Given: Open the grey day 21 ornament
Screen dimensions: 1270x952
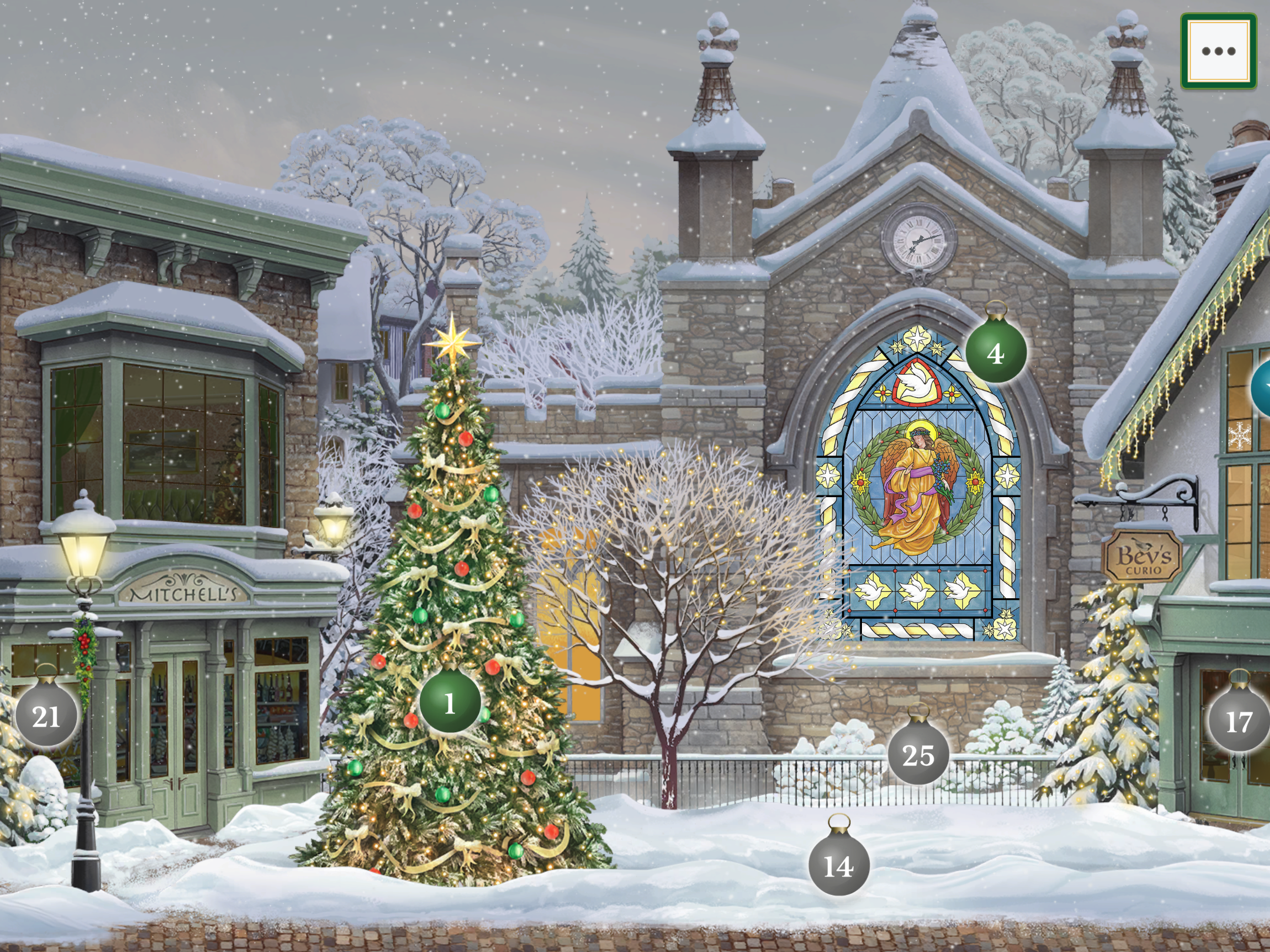Looking at the screenshot, I should point(46,716).
